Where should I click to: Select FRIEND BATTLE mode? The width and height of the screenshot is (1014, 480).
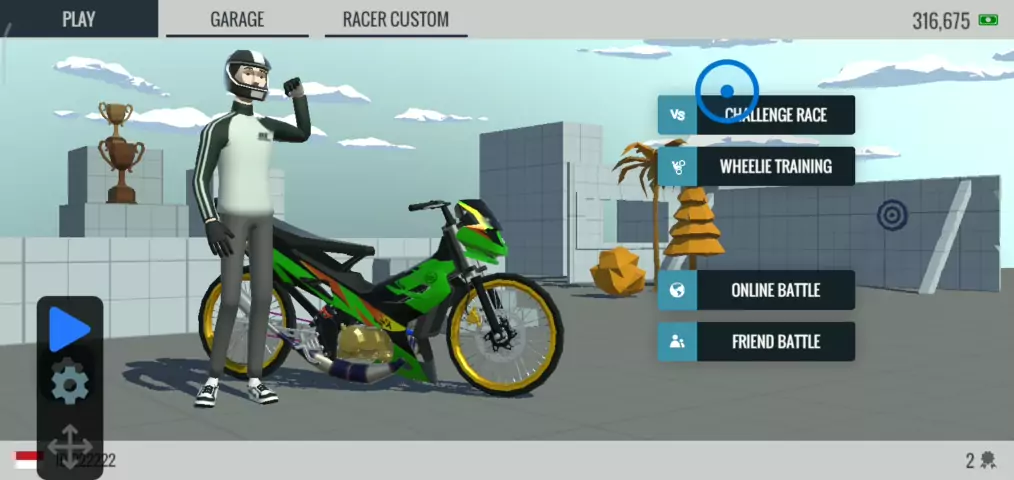757,342
